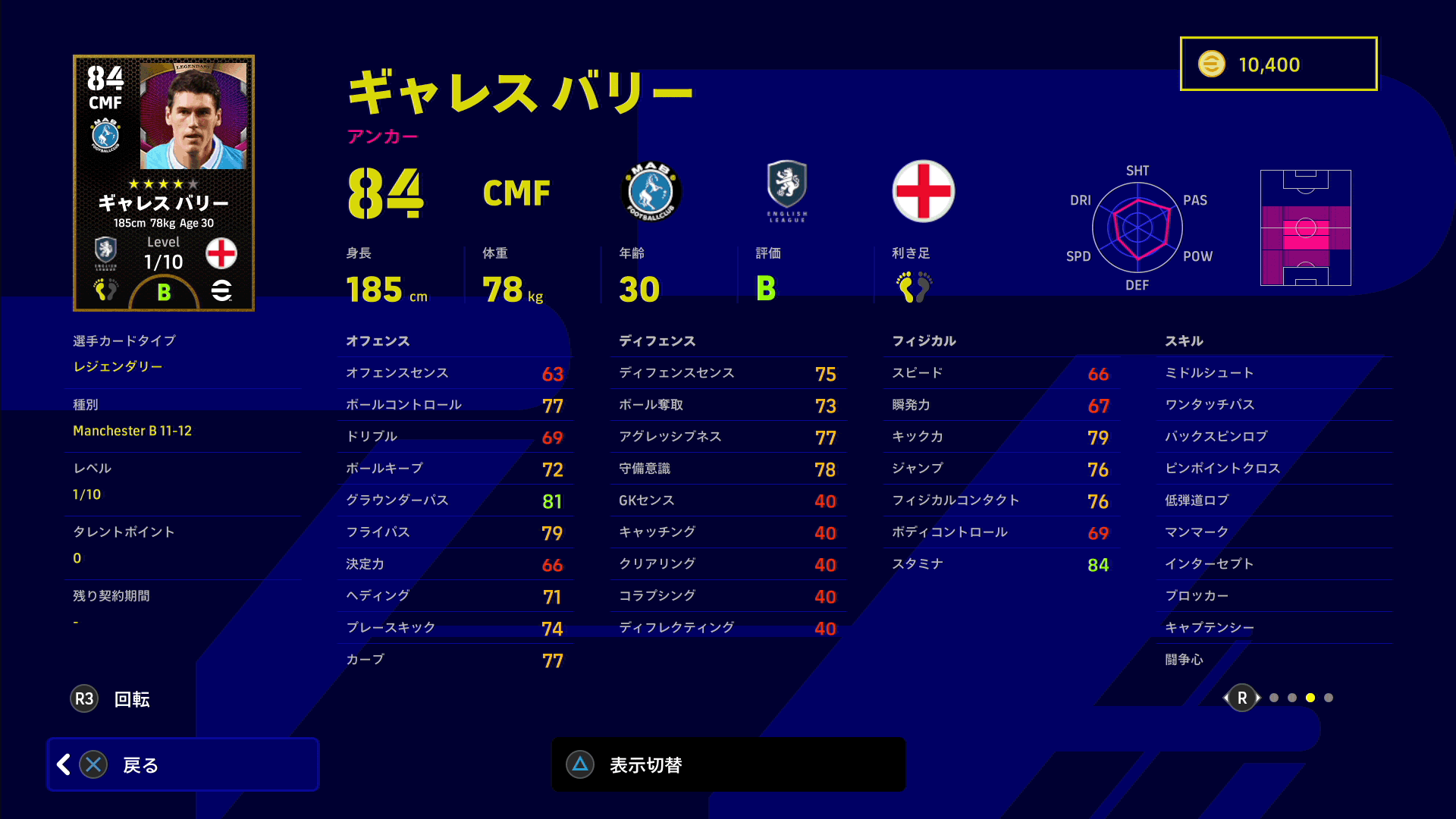View the radar ability chart

[1137, 227]
